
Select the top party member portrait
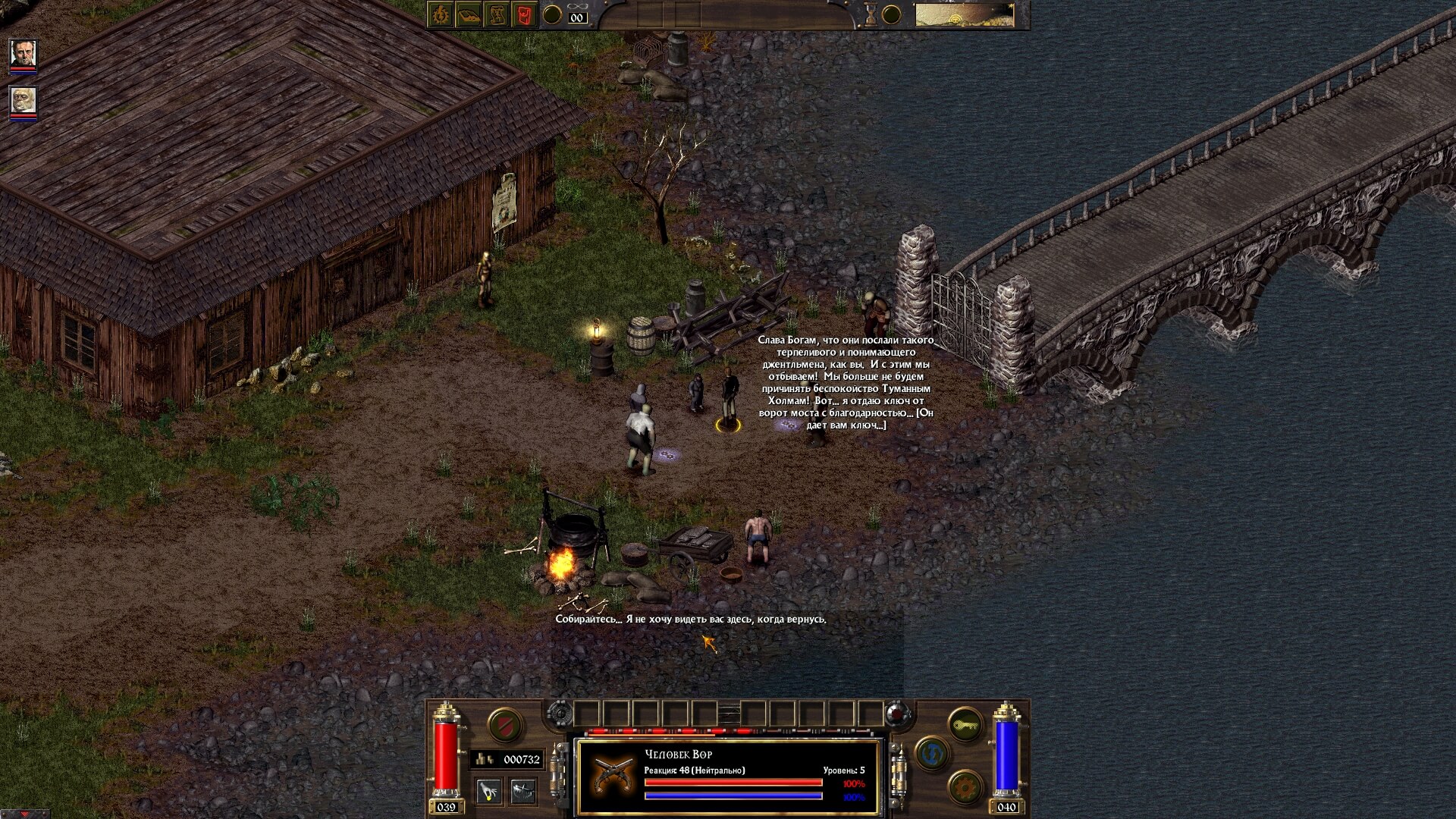point(23,53)
